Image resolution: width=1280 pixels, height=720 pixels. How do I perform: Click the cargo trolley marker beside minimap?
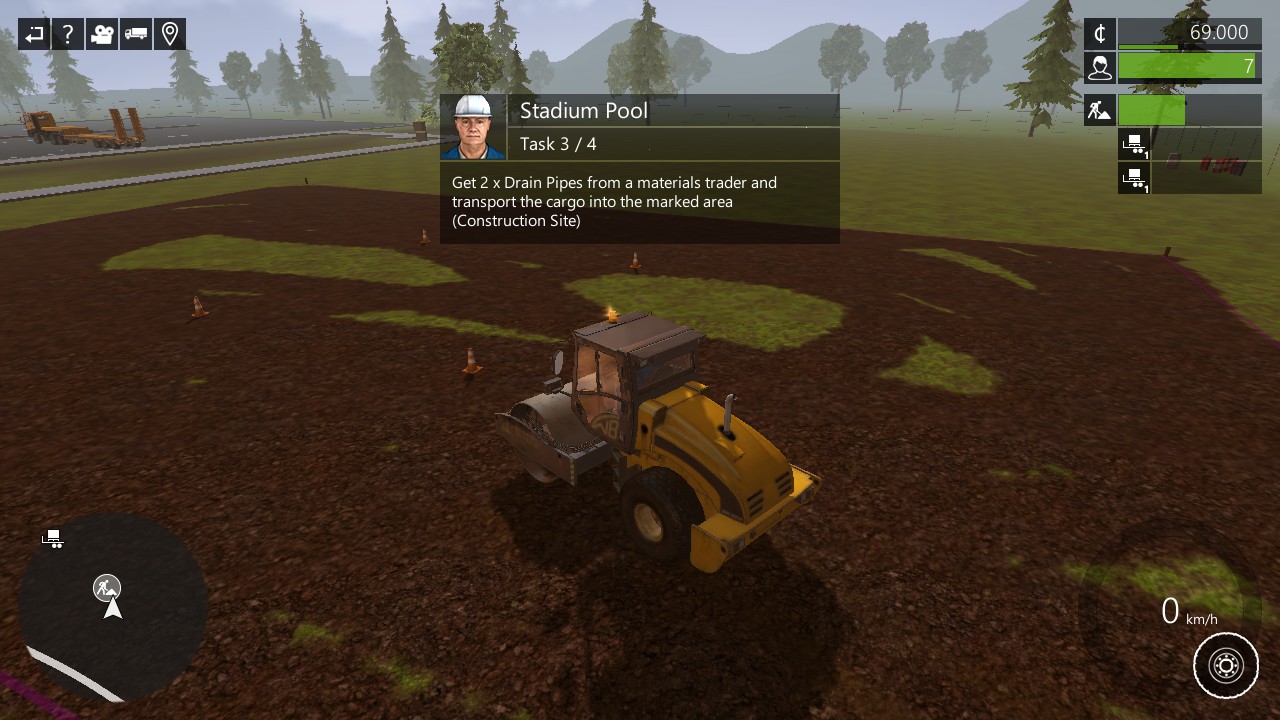[x=53, y=540]
